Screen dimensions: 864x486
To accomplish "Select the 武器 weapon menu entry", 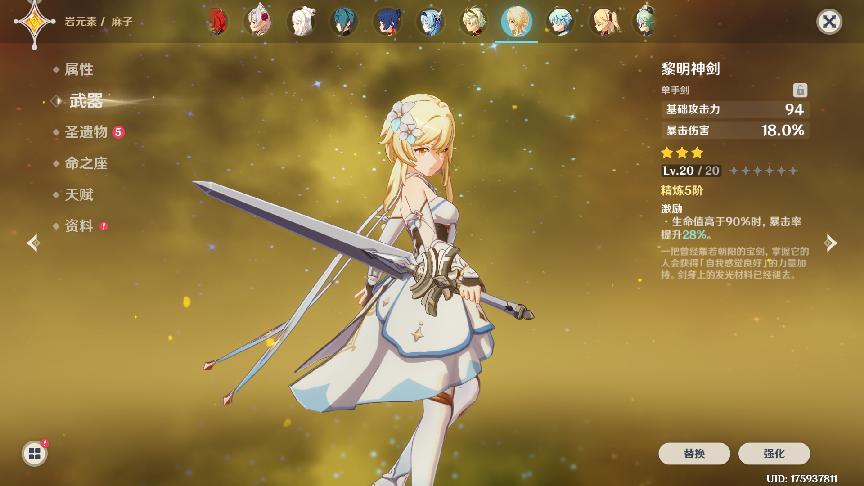I will coord(86,101).
